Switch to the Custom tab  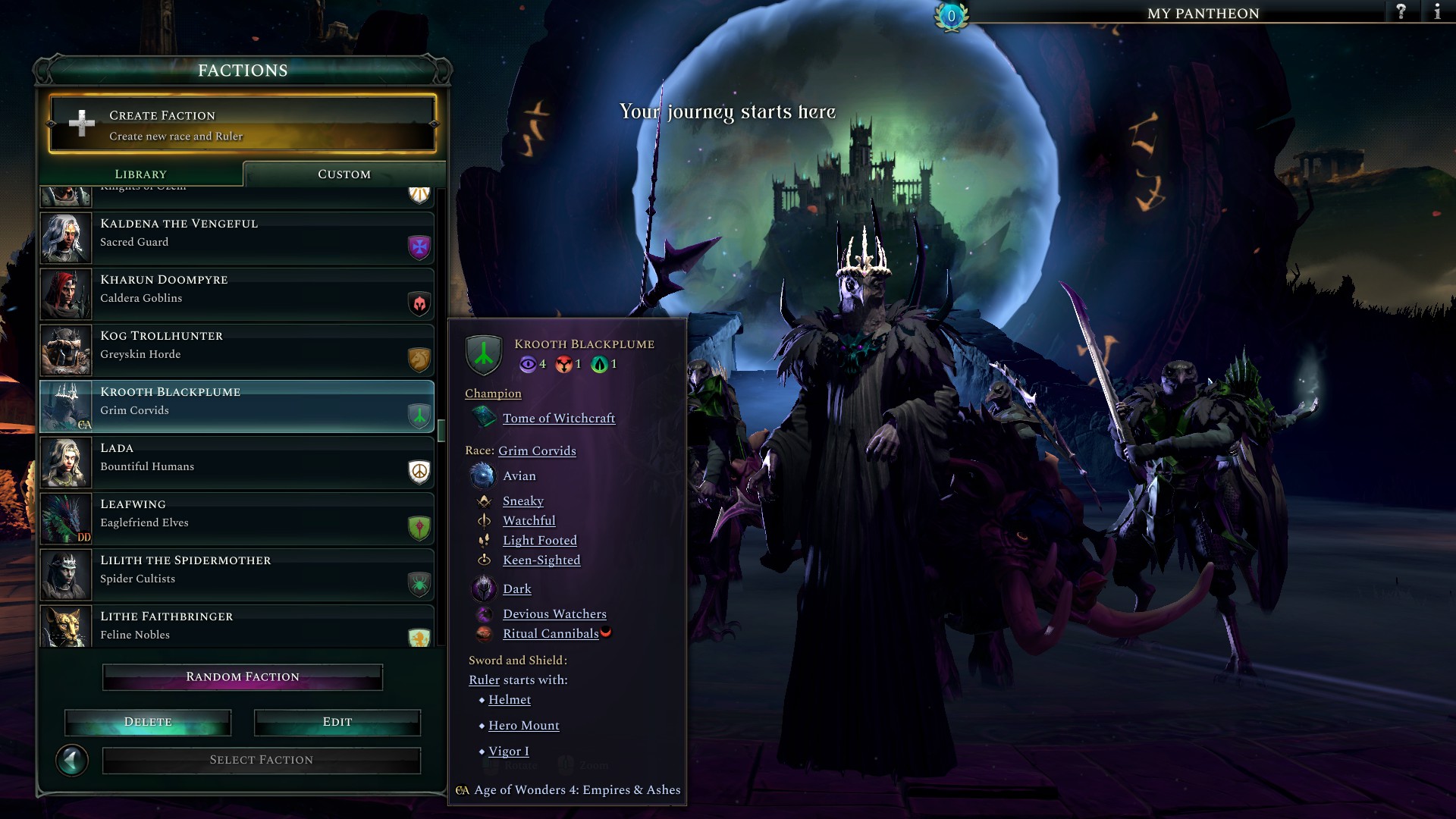344,174
